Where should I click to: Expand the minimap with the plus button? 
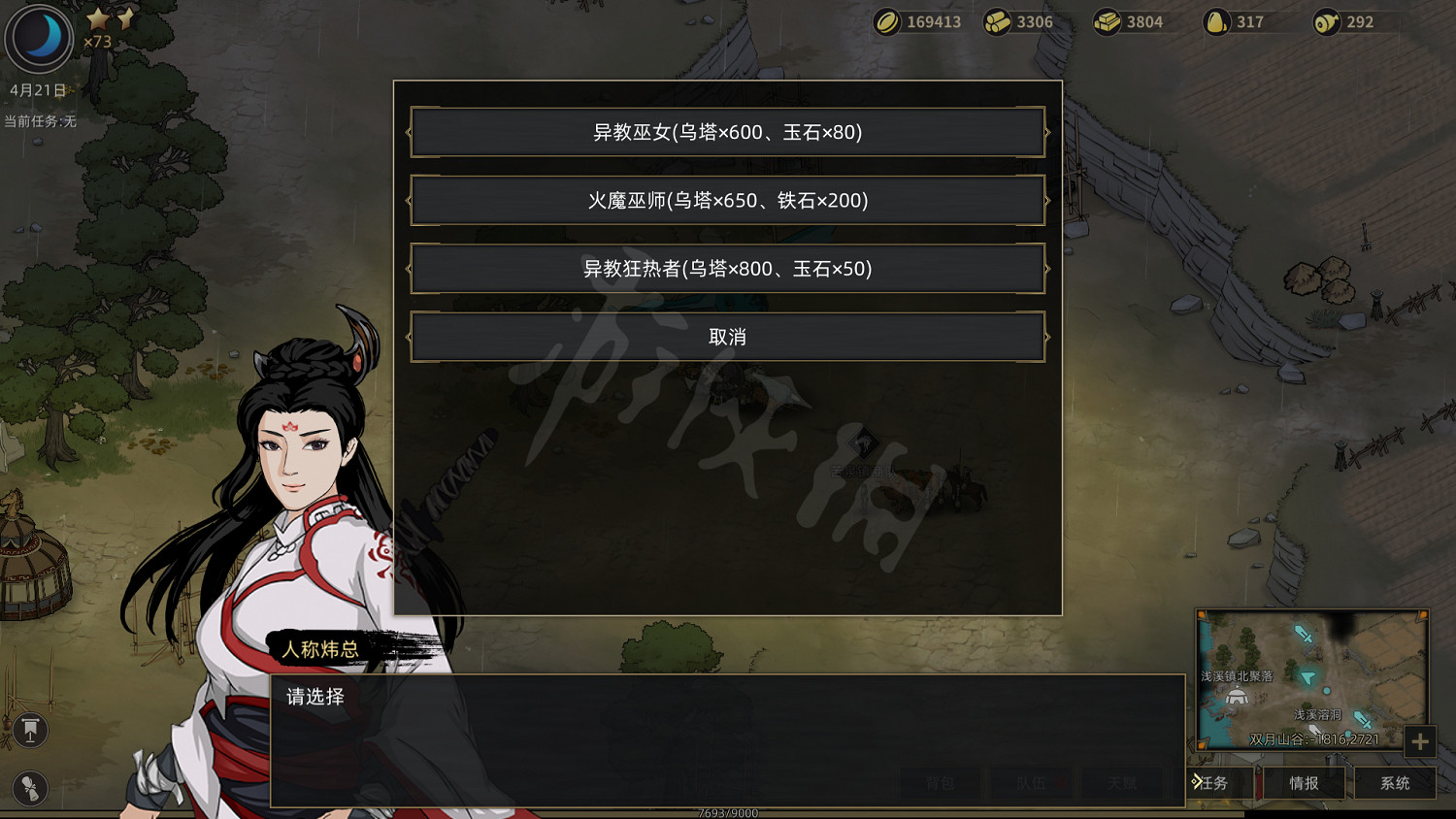tap(1419, 742)
